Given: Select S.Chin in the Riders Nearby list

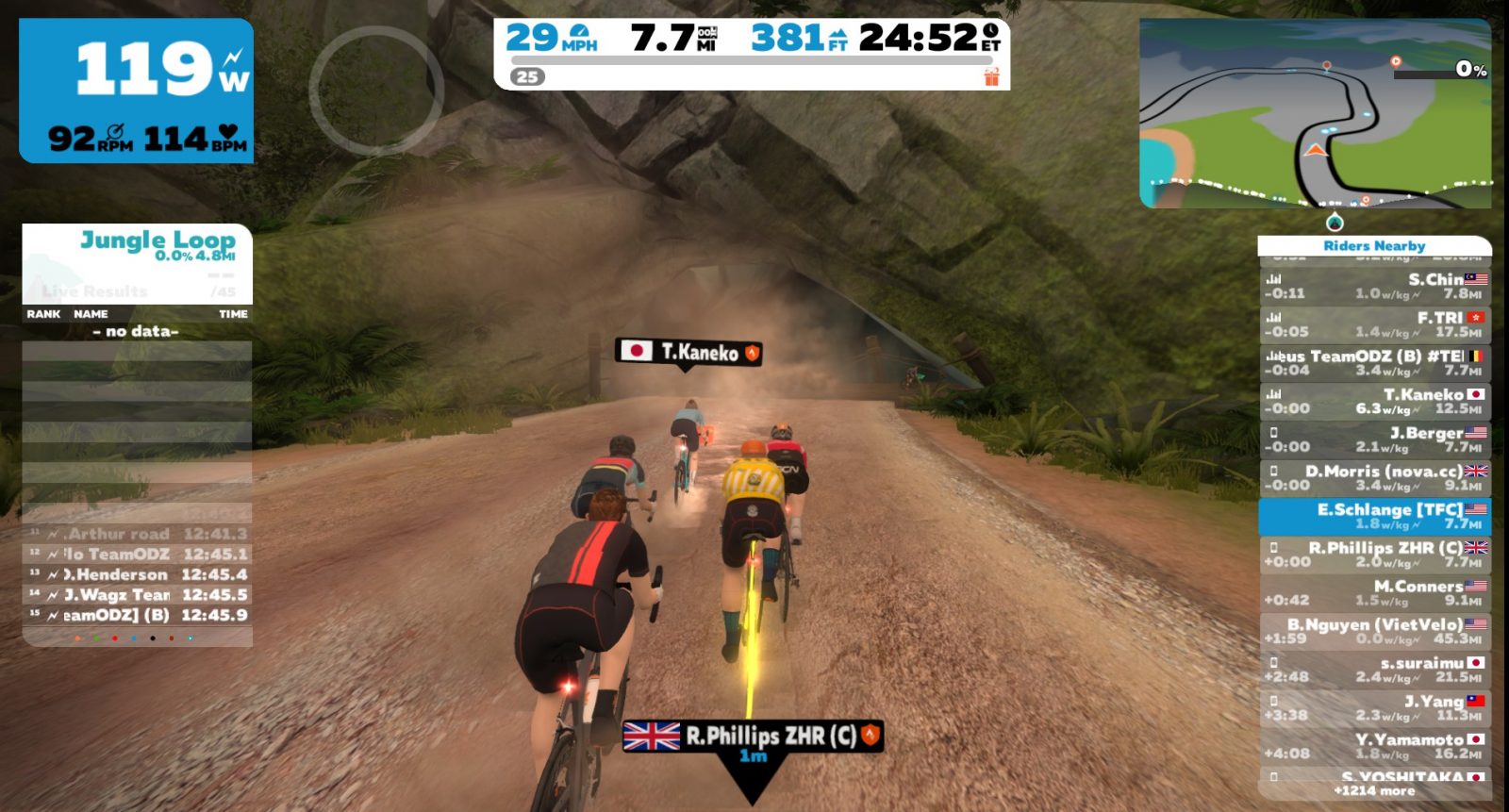Looking at the screenshot, I should click(x=1375, y=286).
